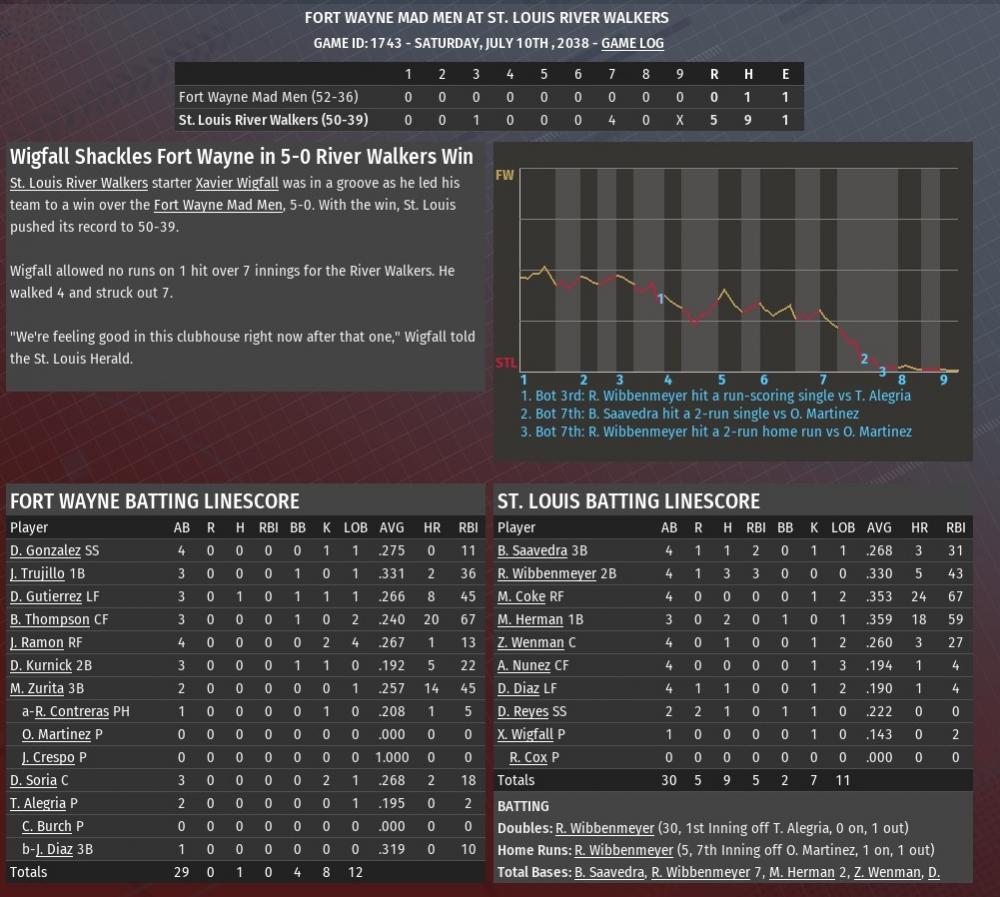View A. Nunez's player page
Viewport: 1000px width, 897px height.
(525, 665)
